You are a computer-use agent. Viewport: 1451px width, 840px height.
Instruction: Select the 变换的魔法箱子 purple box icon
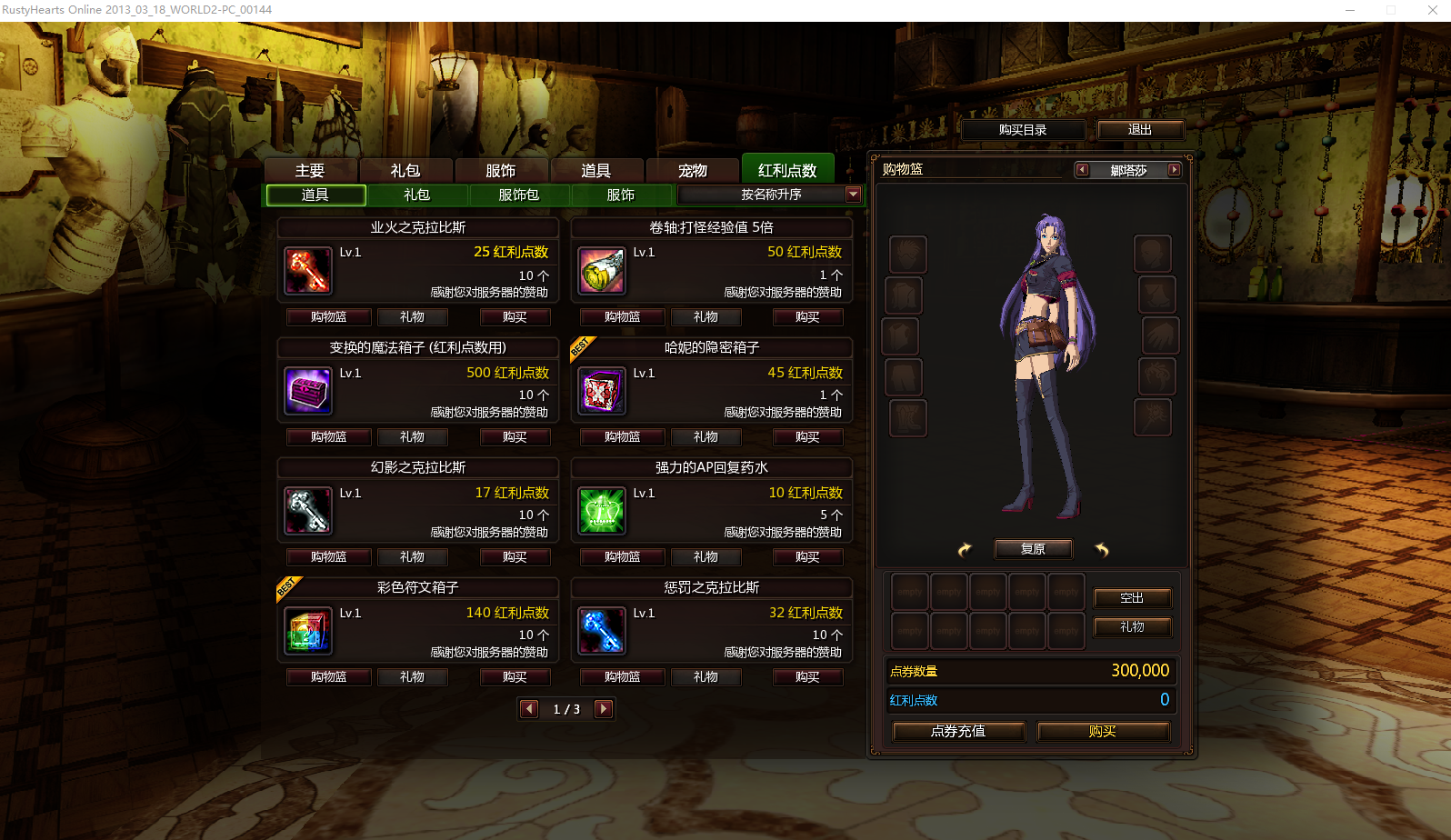(307, 392)
